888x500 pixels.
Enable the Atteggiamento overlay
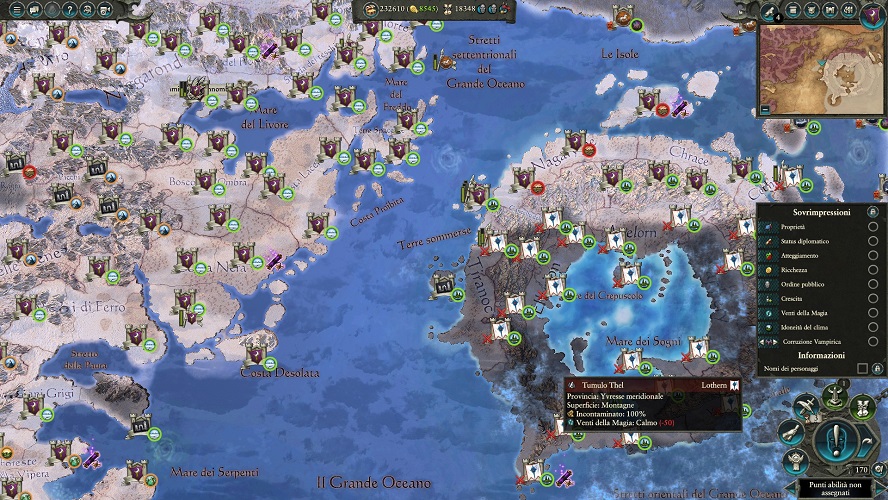(x=873, y=256)
